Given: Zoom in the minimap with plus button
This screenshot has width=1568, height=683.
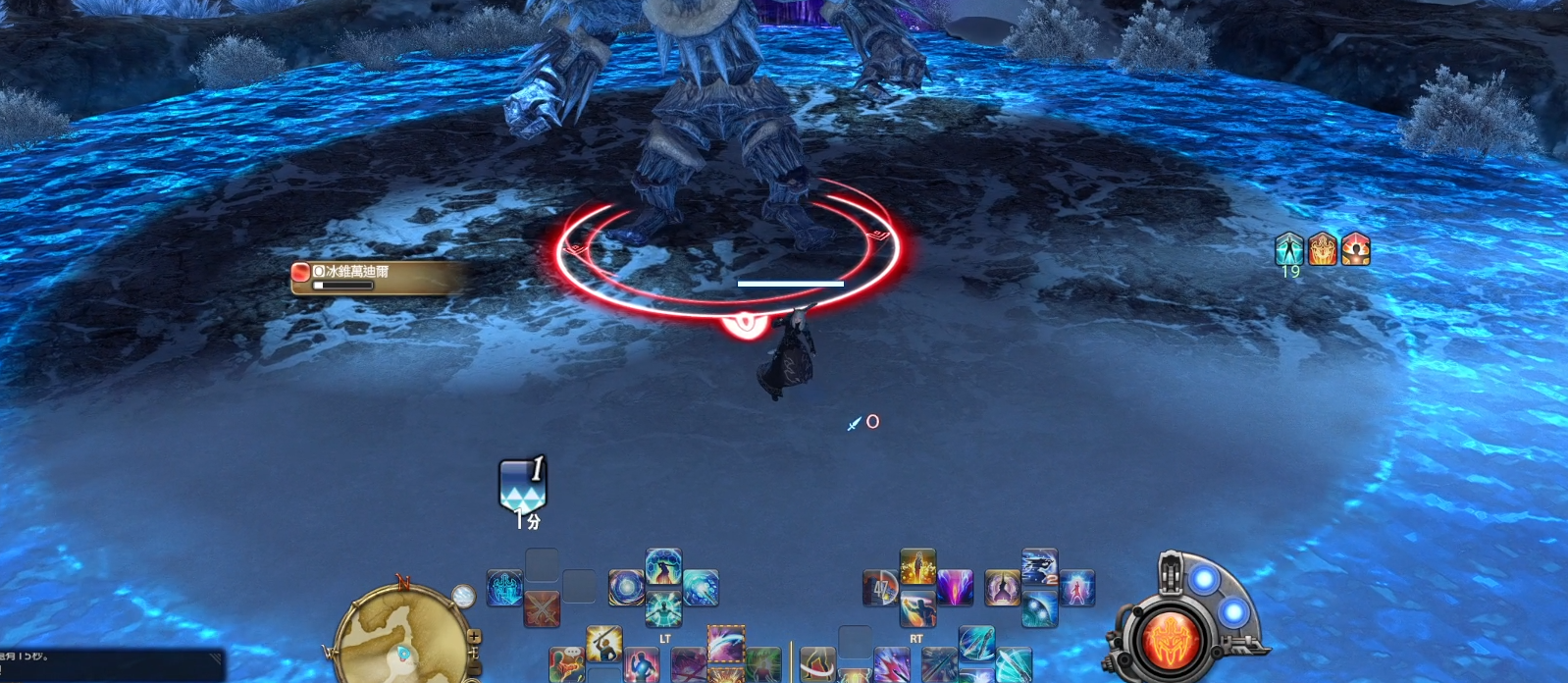Looking at the screenshot, I should 474,636.
